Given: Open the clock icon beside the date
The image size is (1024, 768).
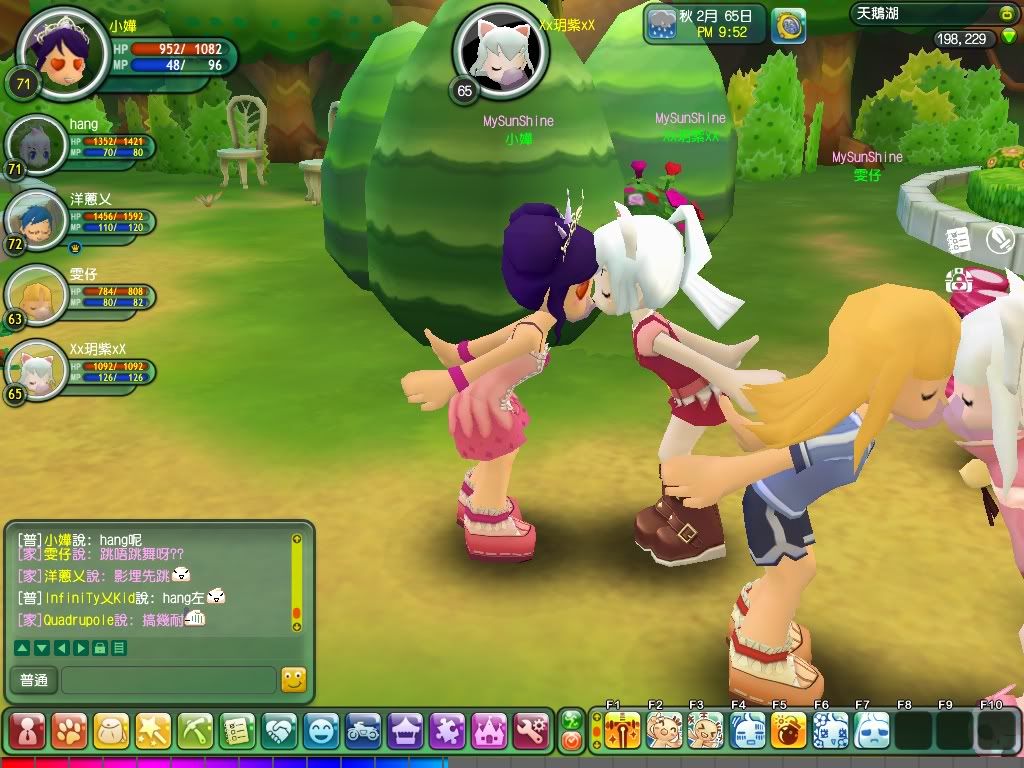Looking at the screenshot, I should [788, 24].
